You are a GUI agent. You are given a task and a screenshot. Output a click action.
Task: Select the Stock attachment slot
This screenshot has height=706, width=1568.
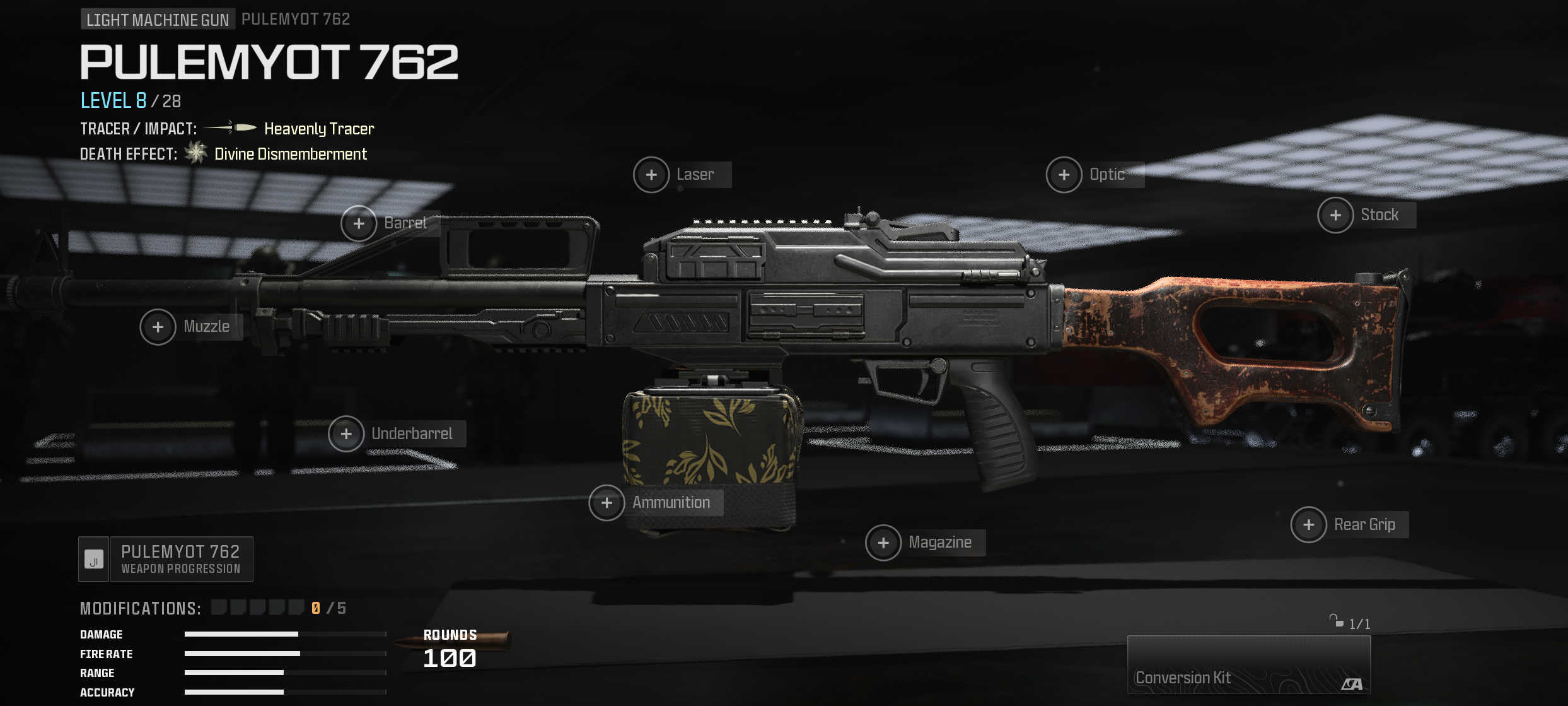tap(1335, 215)
